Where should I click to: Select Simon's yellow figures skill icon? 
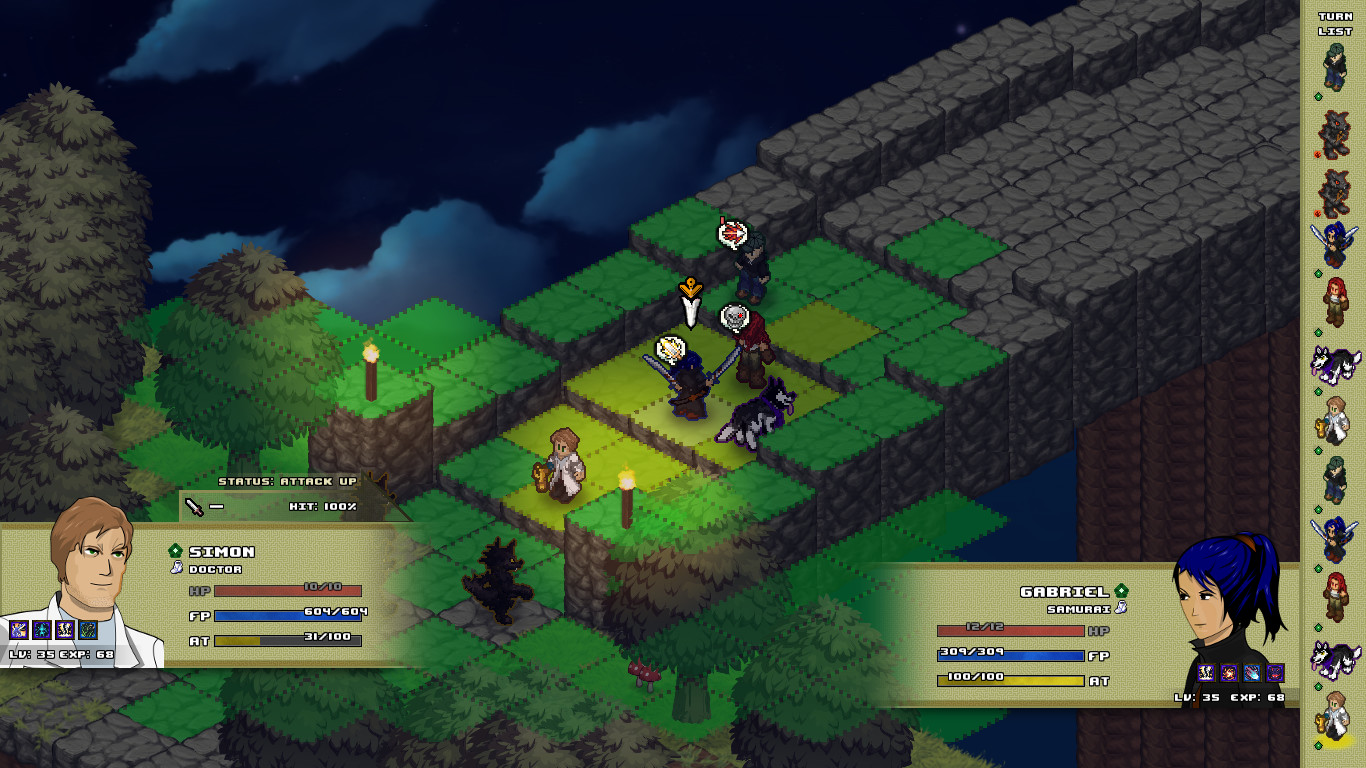point(65,630)
